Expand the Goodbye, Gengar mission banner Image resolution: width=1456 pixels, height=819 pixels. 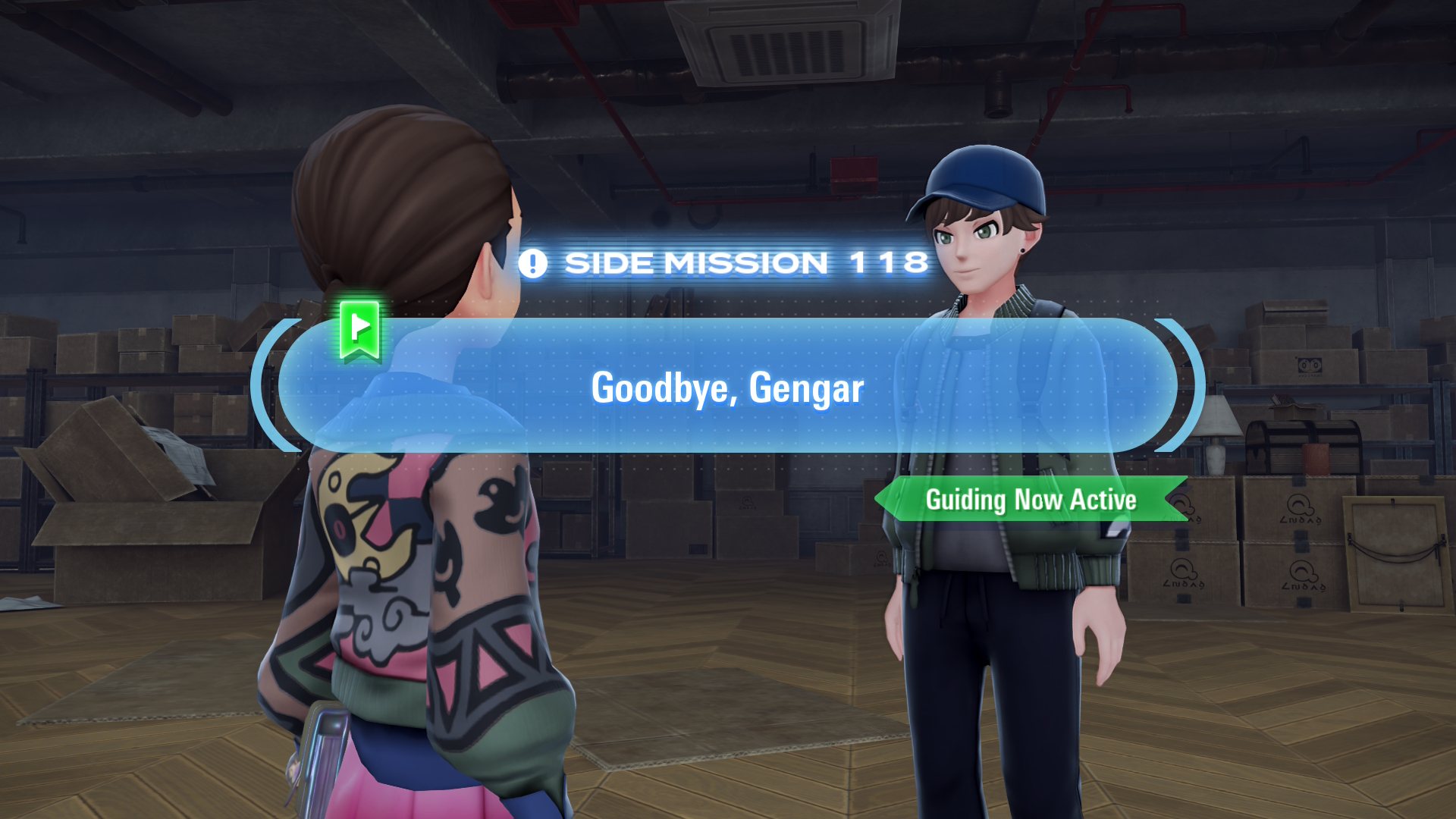click(x=728, y=388)
